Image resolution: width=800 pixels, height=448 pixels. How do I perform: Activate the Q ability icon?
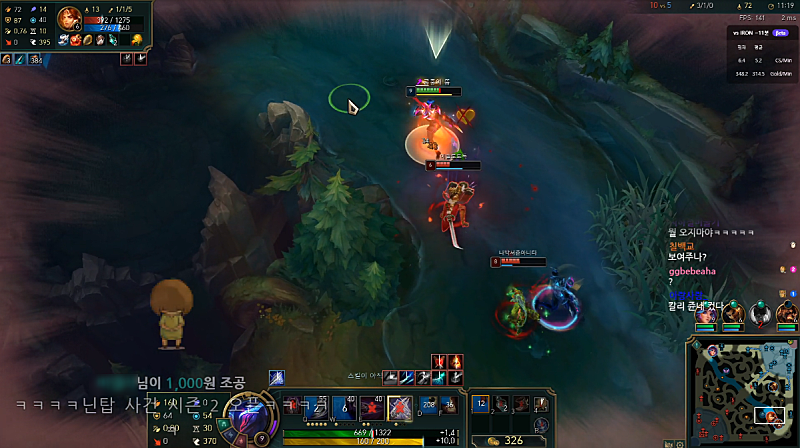pyautogui.click(x=316, y=407)
